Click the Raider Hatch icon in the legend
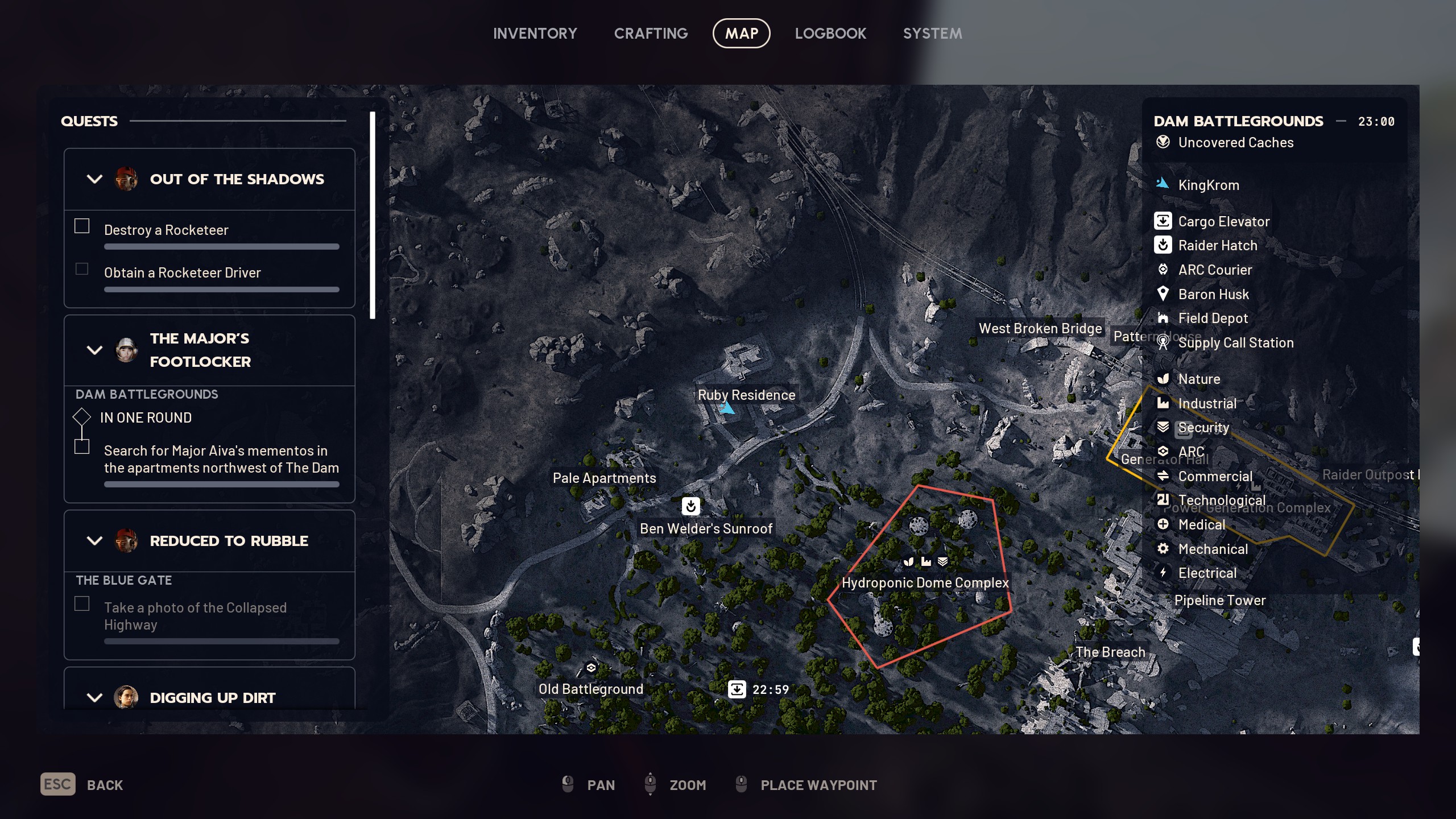 1164,245
